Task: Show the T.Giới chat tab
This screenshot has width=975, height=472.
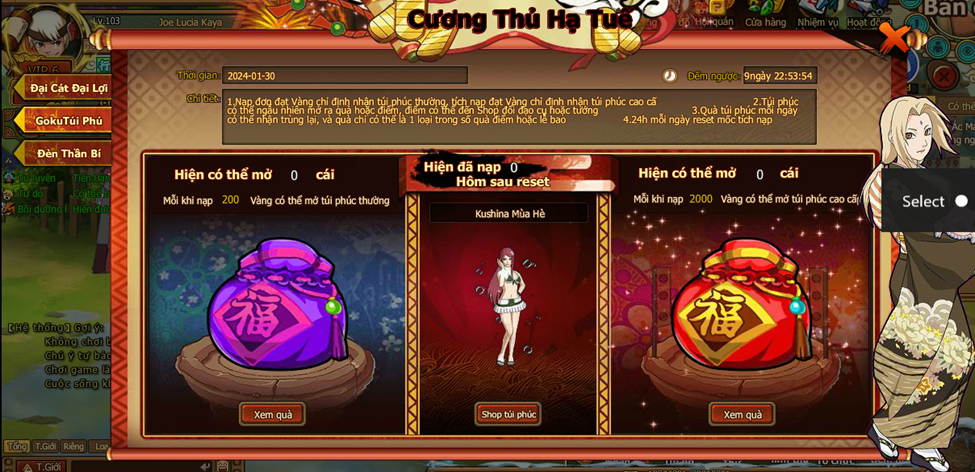Action: click(x=45, y=447)
